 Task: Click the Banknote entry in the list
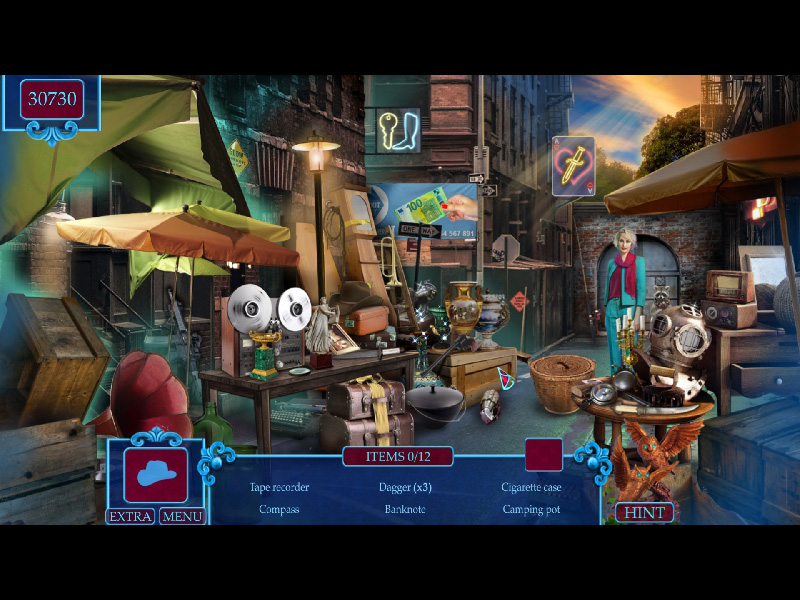pyautogui.click(x=405, y=509)
